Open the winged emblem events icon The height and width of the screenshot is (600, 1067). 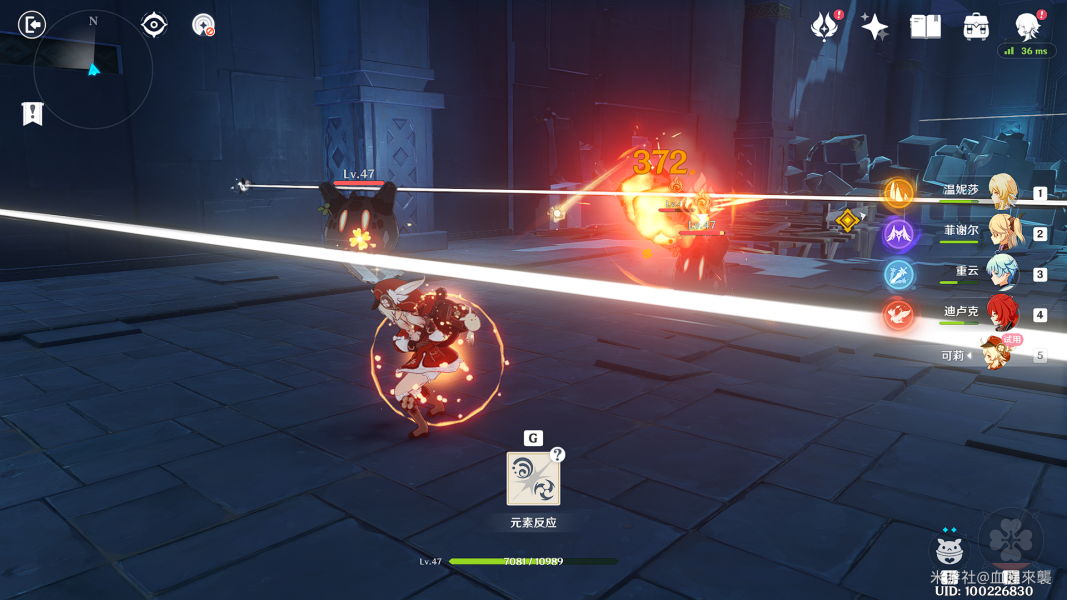point(825,27)
